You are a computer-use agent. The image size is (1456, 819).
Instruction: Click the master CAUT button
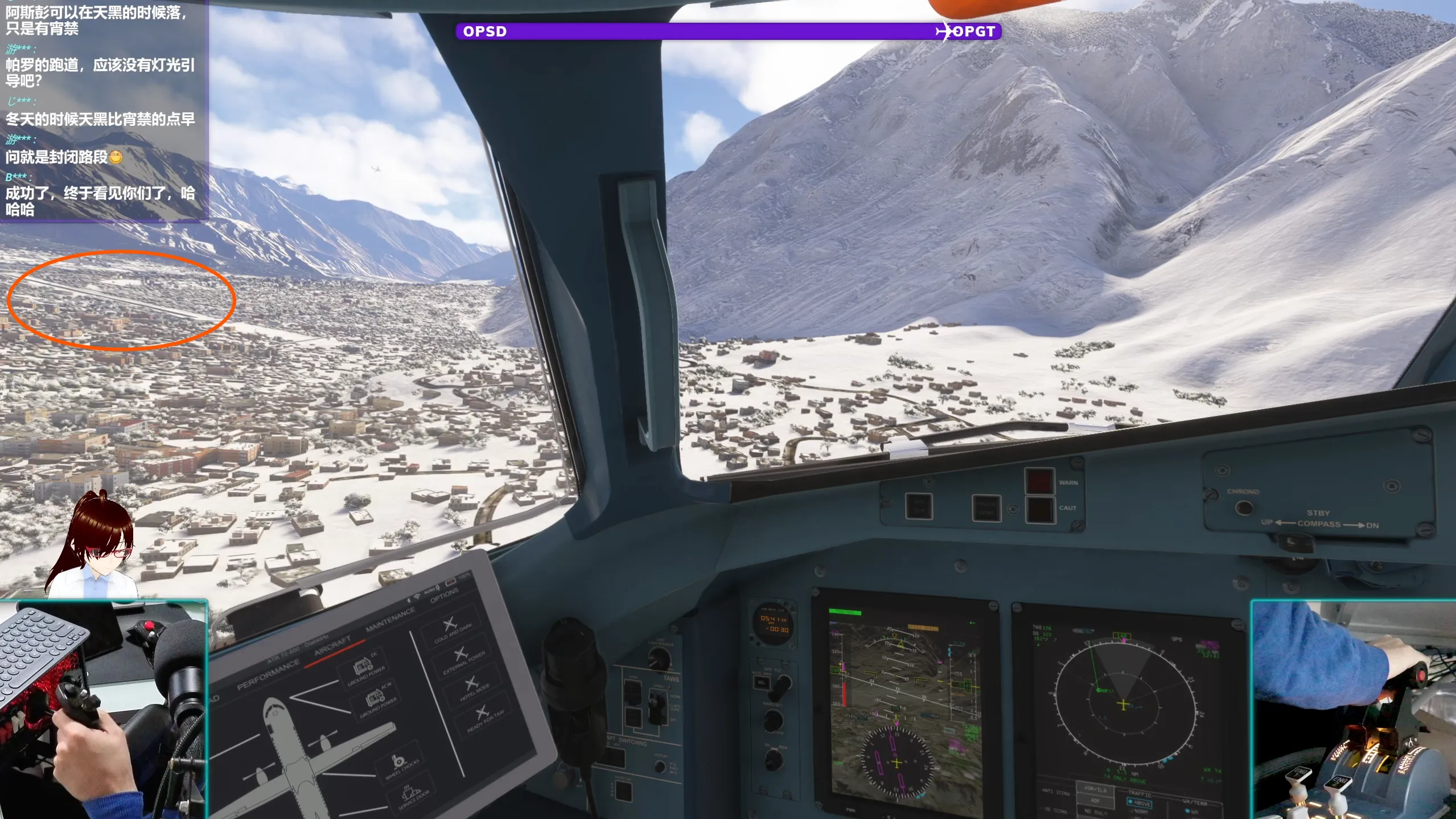coord(1039,509)
